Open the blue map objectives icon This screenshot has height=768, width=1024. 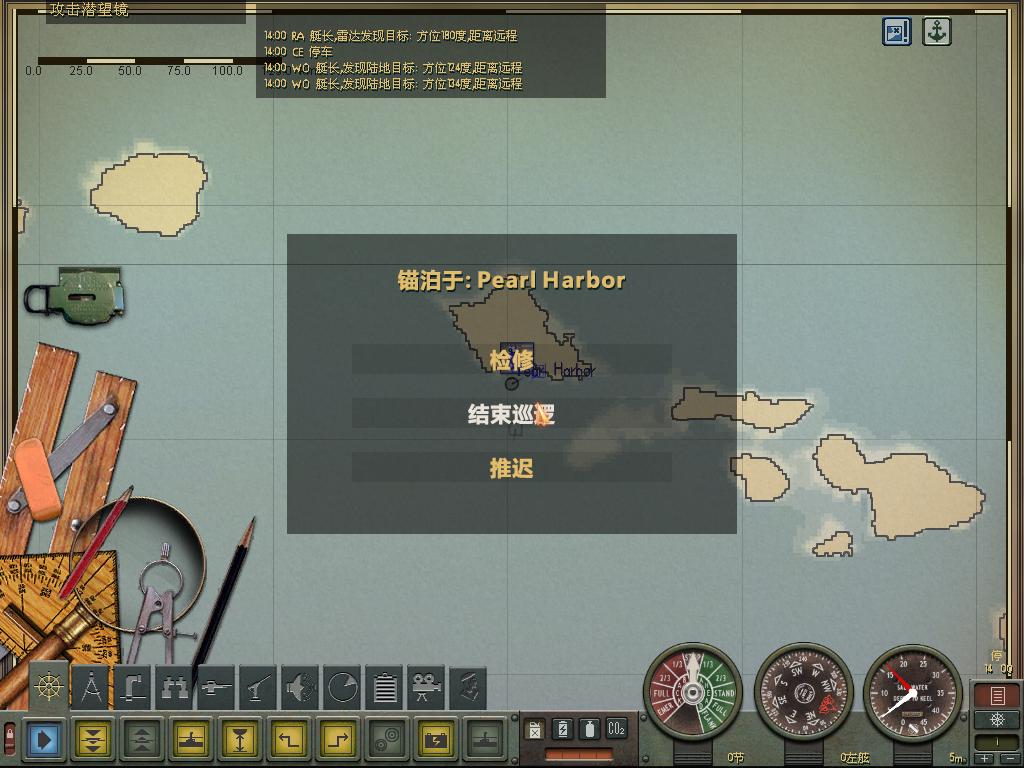pyautogui.click(x=897, y=31)
